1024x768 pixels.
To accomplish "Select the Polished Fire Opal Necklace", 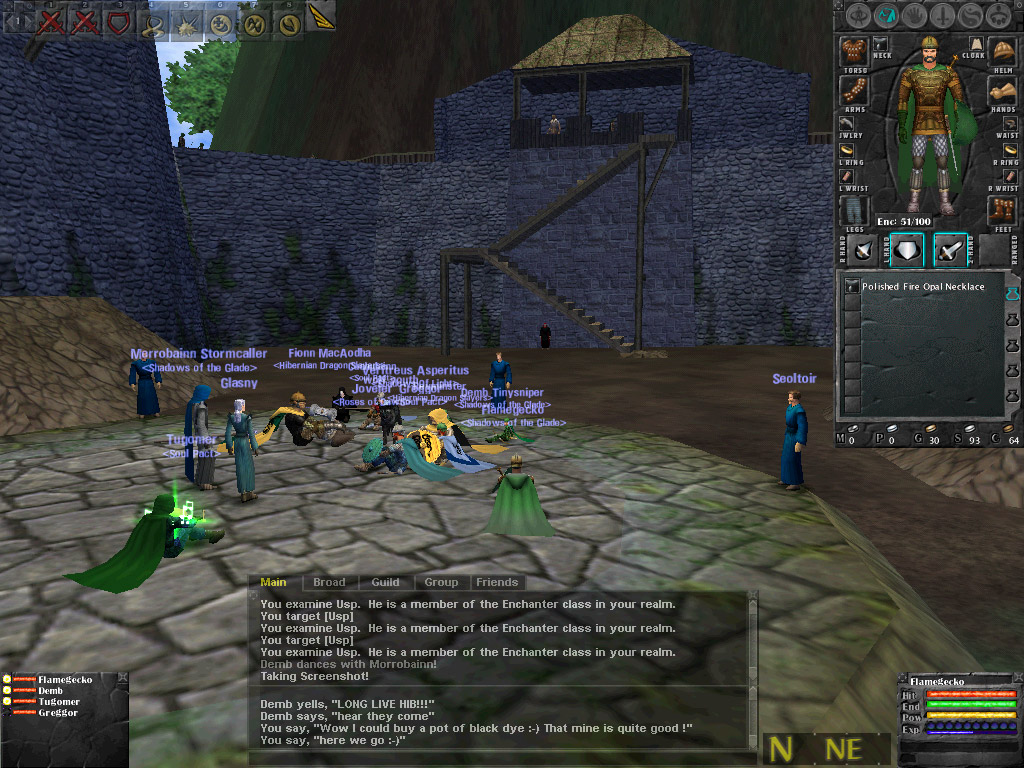I will point(922,287).
